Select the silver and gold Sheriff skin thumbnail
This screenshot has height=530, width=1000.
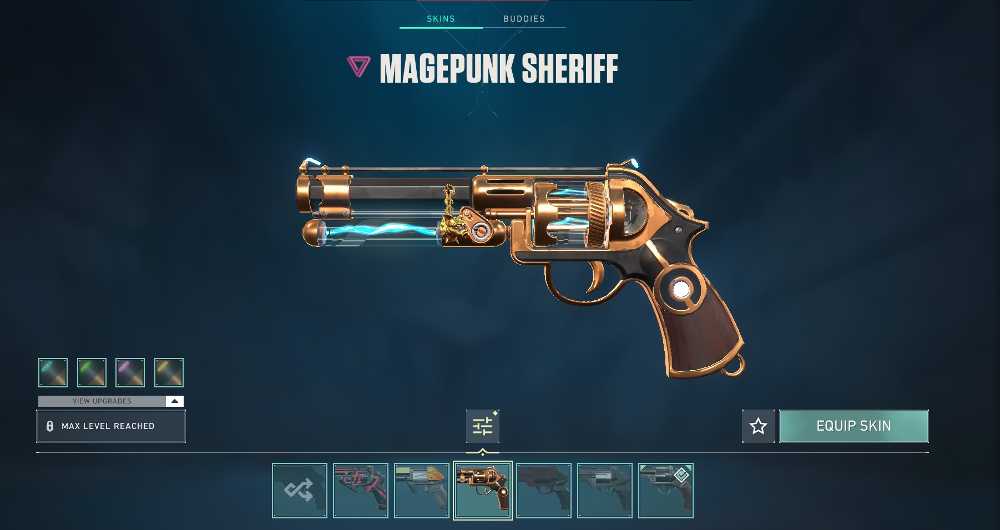(421, 490)
